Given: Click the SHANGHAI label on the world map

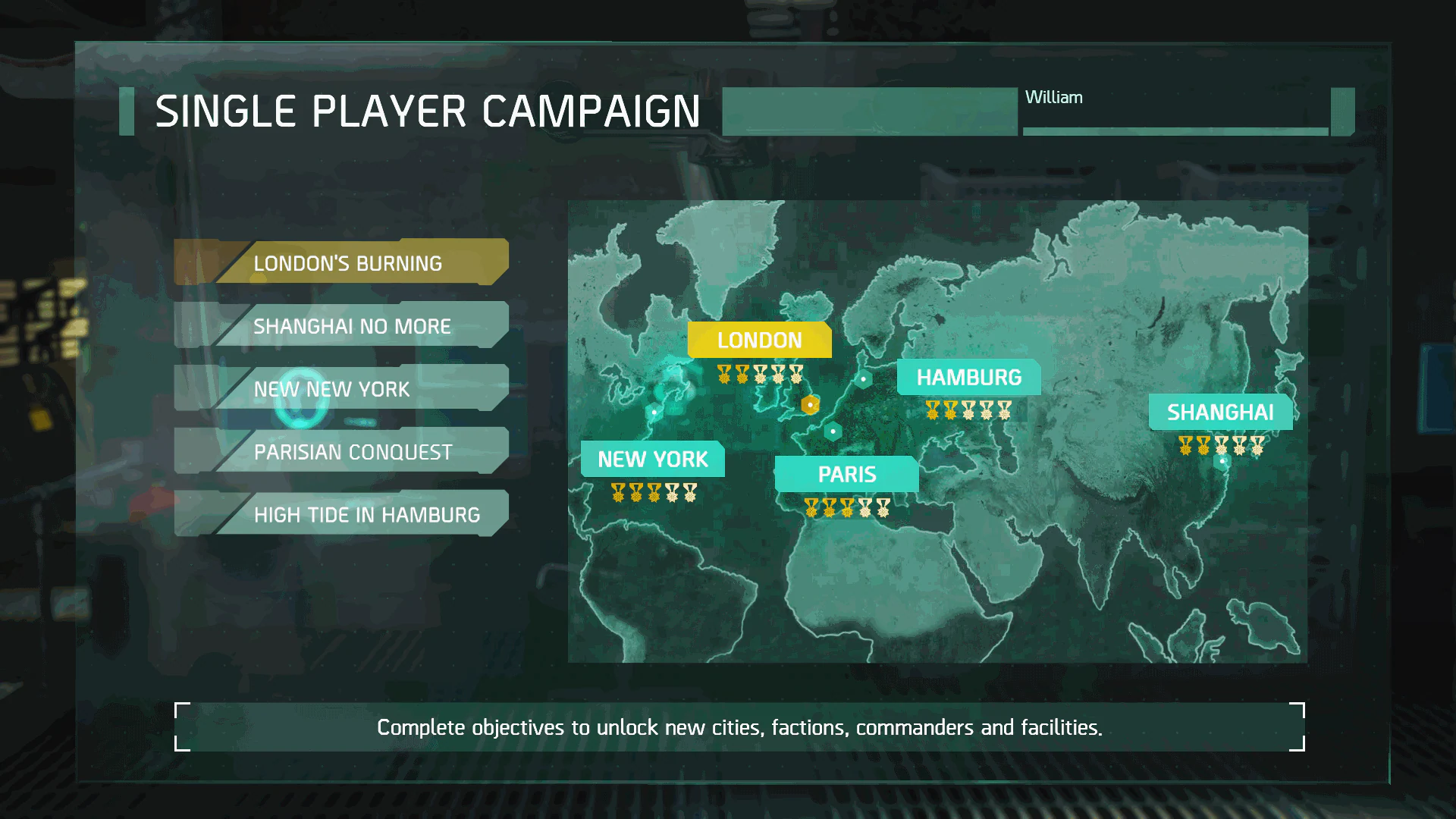Looking at the screenshot, I should click(x=1220, y=413).
